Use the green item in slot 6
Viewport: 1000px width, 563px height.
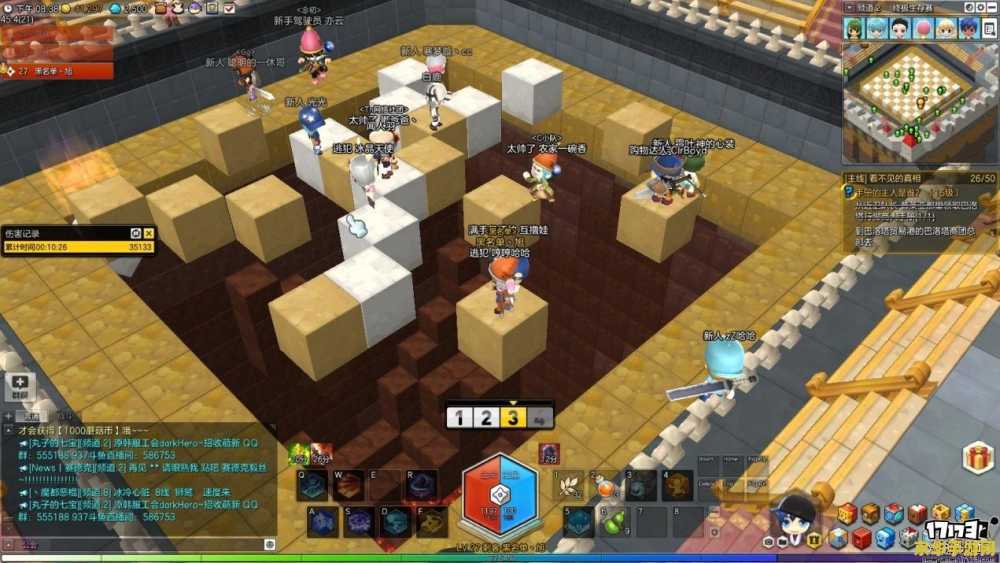click(614, 521)
